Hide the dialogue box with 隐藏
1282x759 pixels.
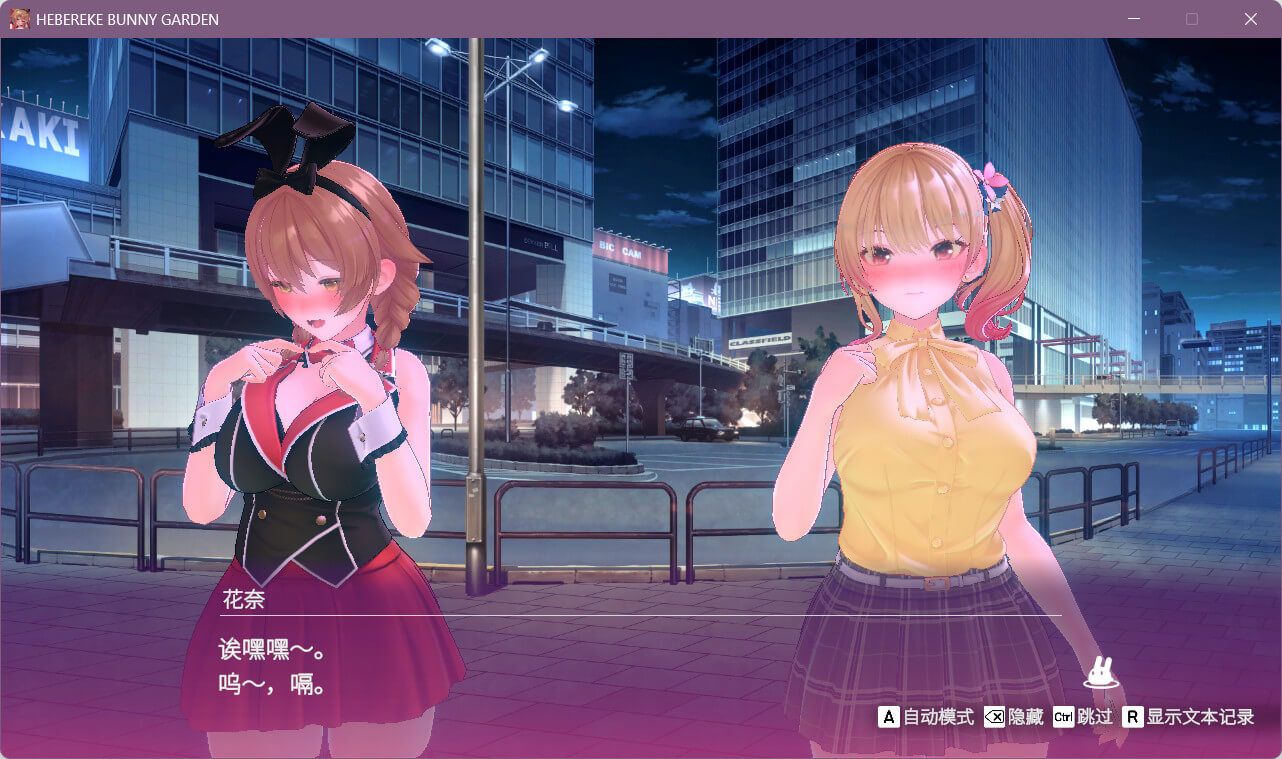click(1014, 717)
